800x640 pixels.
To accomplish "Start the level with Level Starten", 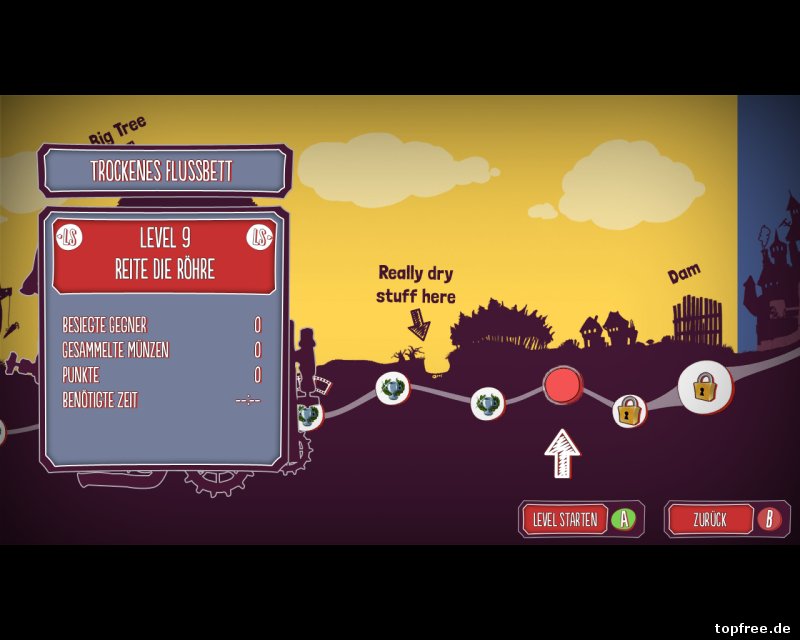I will [580, 519].
